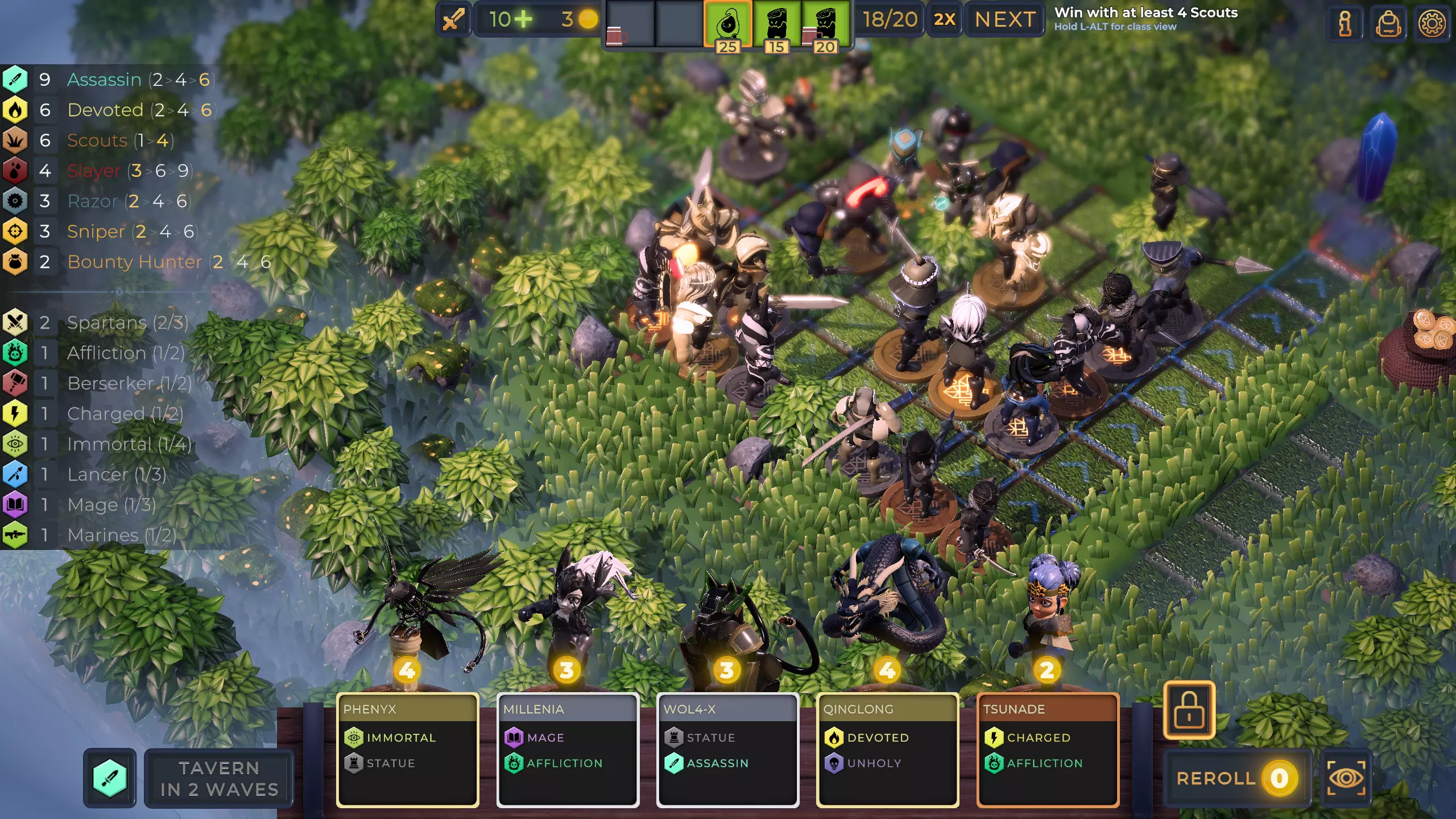Lock the current shop selection
The height and width of the screenshot is (819, 1456).
click(x=1189, y=710)
